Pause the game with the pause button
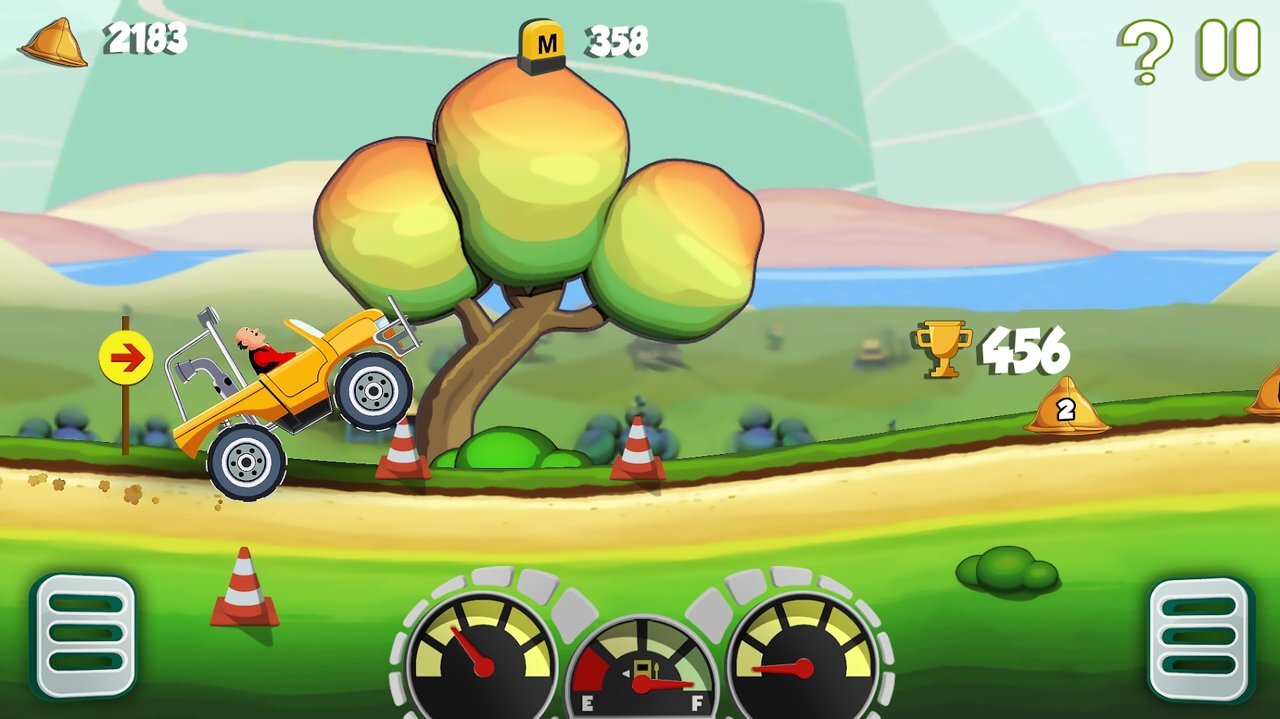The height and width of the screenshot is (719, 1280). click(1229, 48)
